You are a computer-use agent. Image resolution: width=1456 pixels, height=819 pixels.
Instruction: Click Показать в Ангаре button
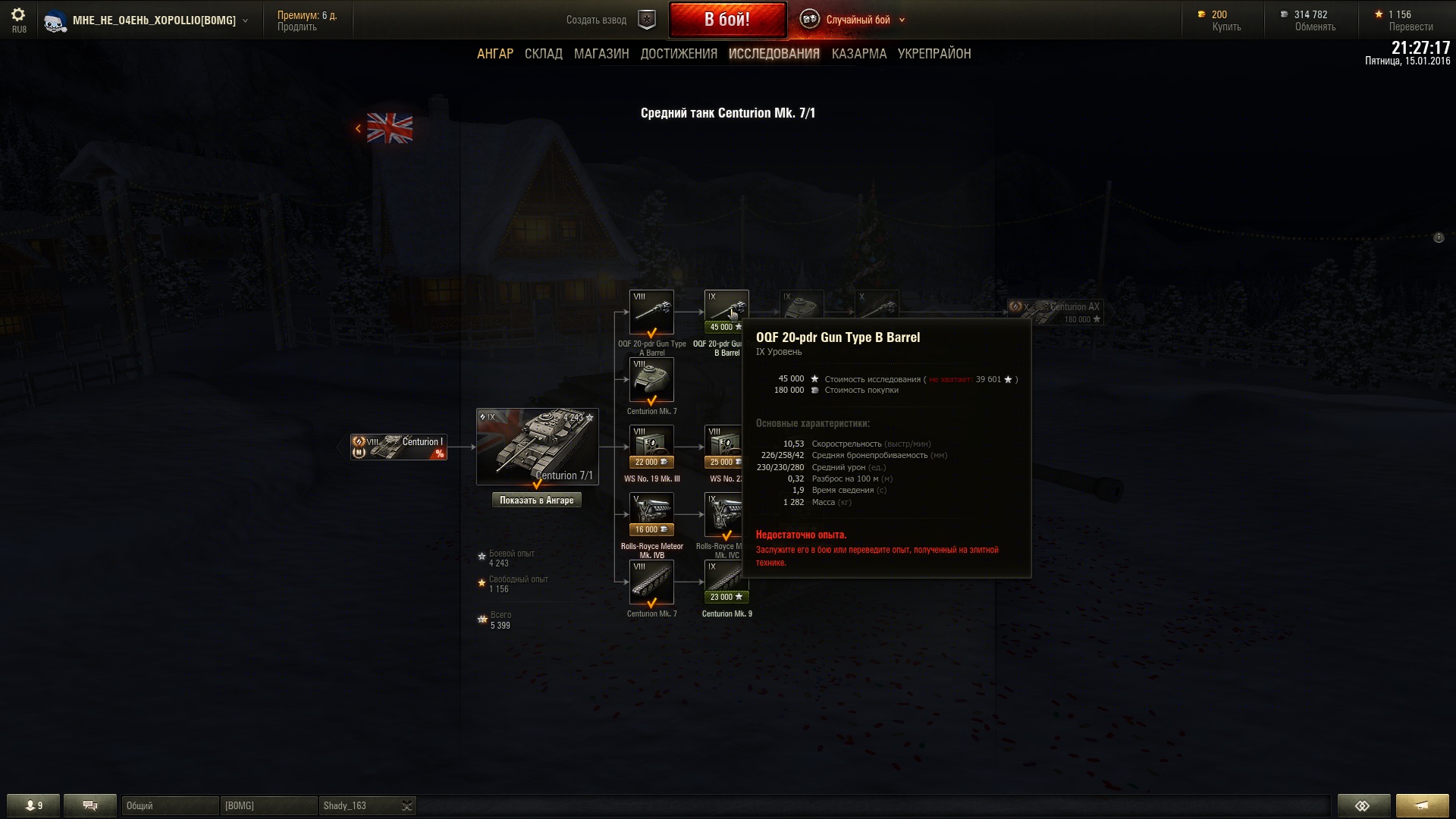[x=536, y=500]
